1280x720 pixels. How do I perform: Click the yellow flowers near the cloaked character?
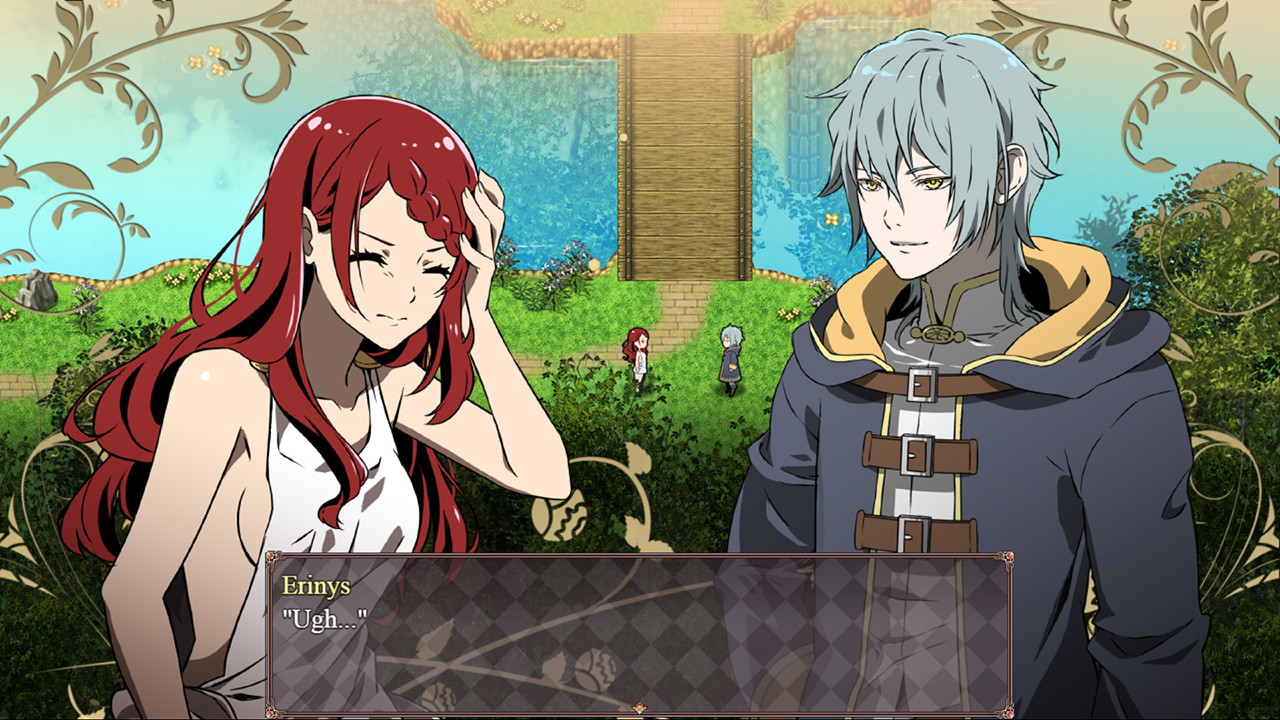click(x=789, y=313)
